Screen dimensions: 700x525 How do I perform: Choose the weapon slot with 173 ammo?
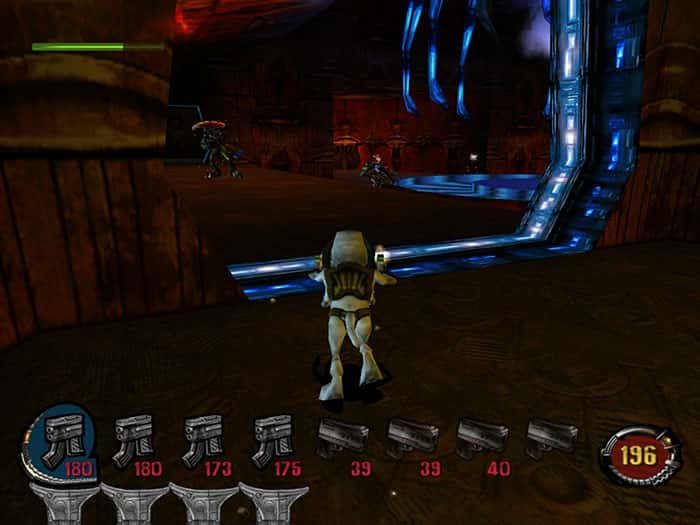[203, 438]
